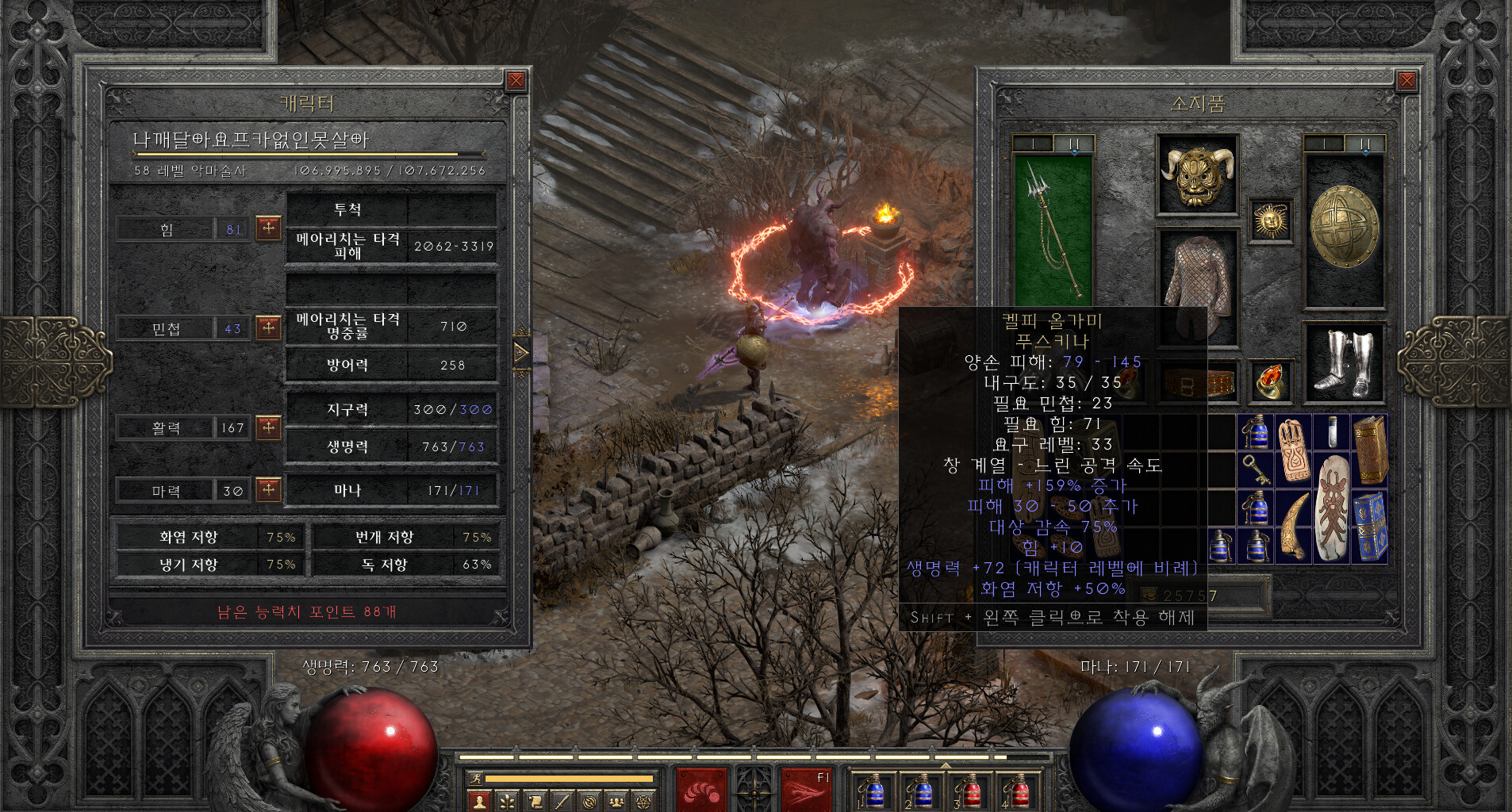Screen dimensions: 1512x812
Task: Pick up the blue tome in inventory
Action: [1370, 526]
